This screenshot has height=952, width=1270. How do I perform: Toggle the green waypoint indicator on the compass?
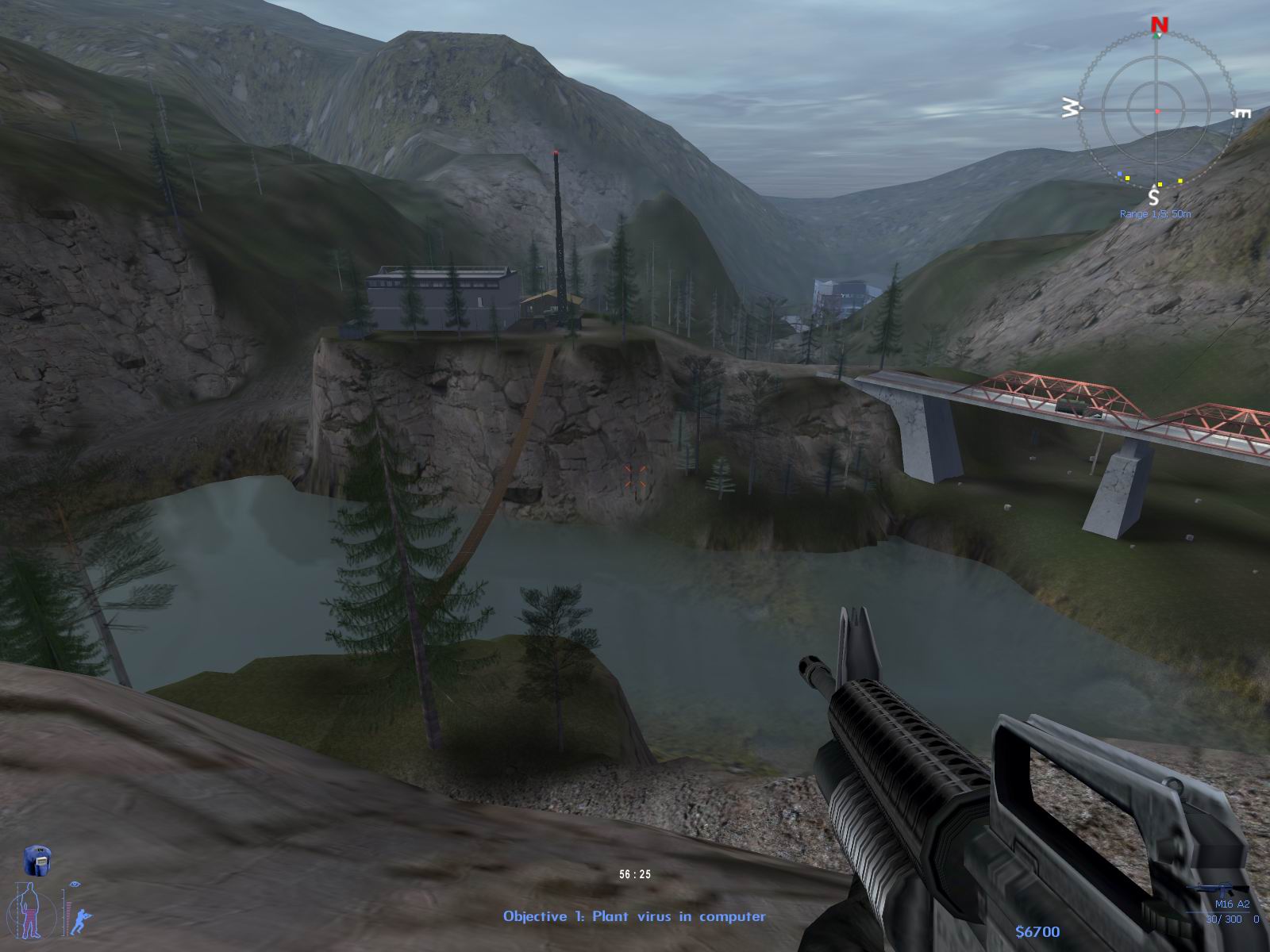tap(1156, 36)
